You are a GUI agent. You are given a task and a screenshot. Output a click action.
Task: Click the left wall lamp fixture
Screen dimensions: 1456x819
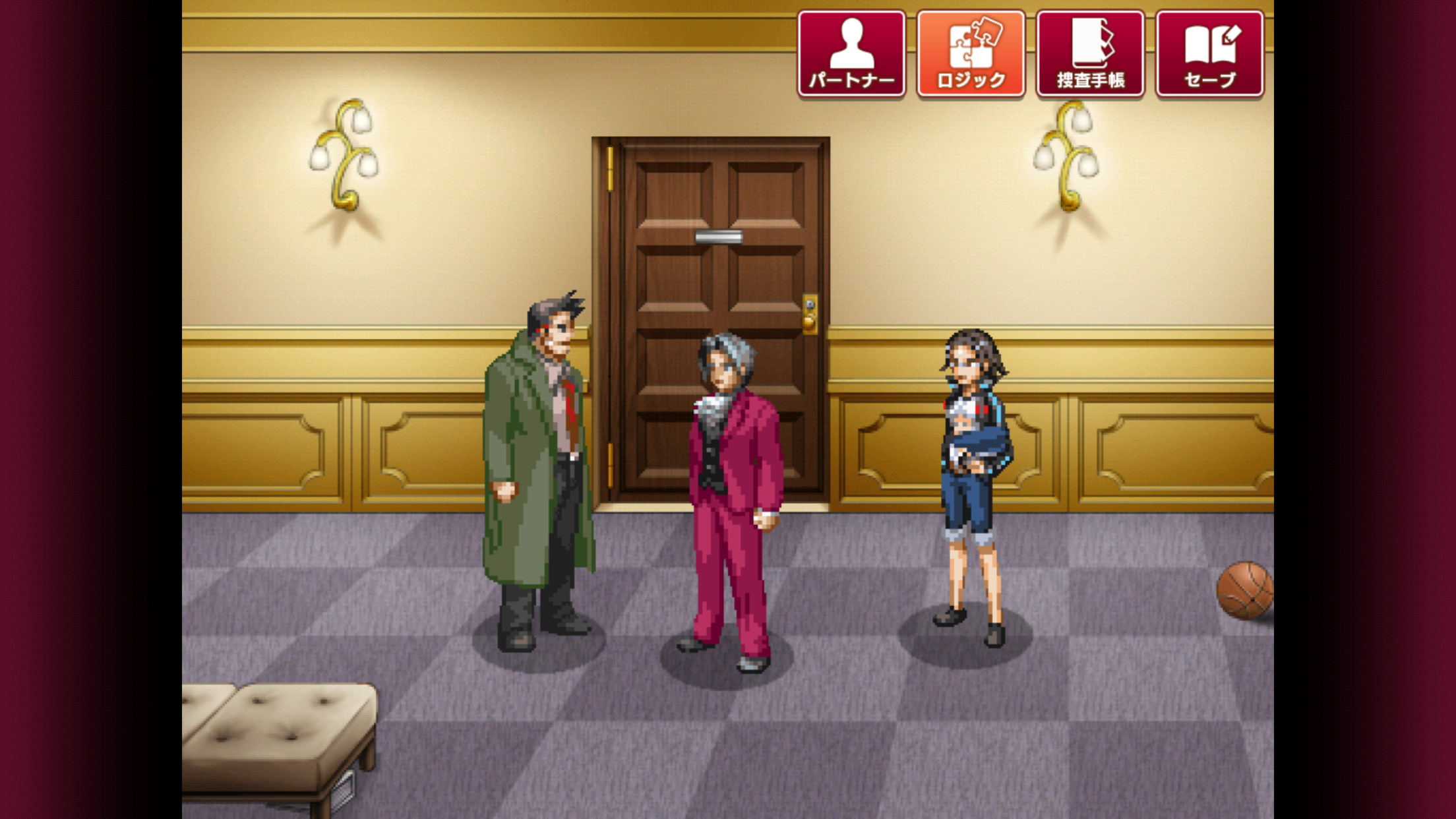coord(343,152)
